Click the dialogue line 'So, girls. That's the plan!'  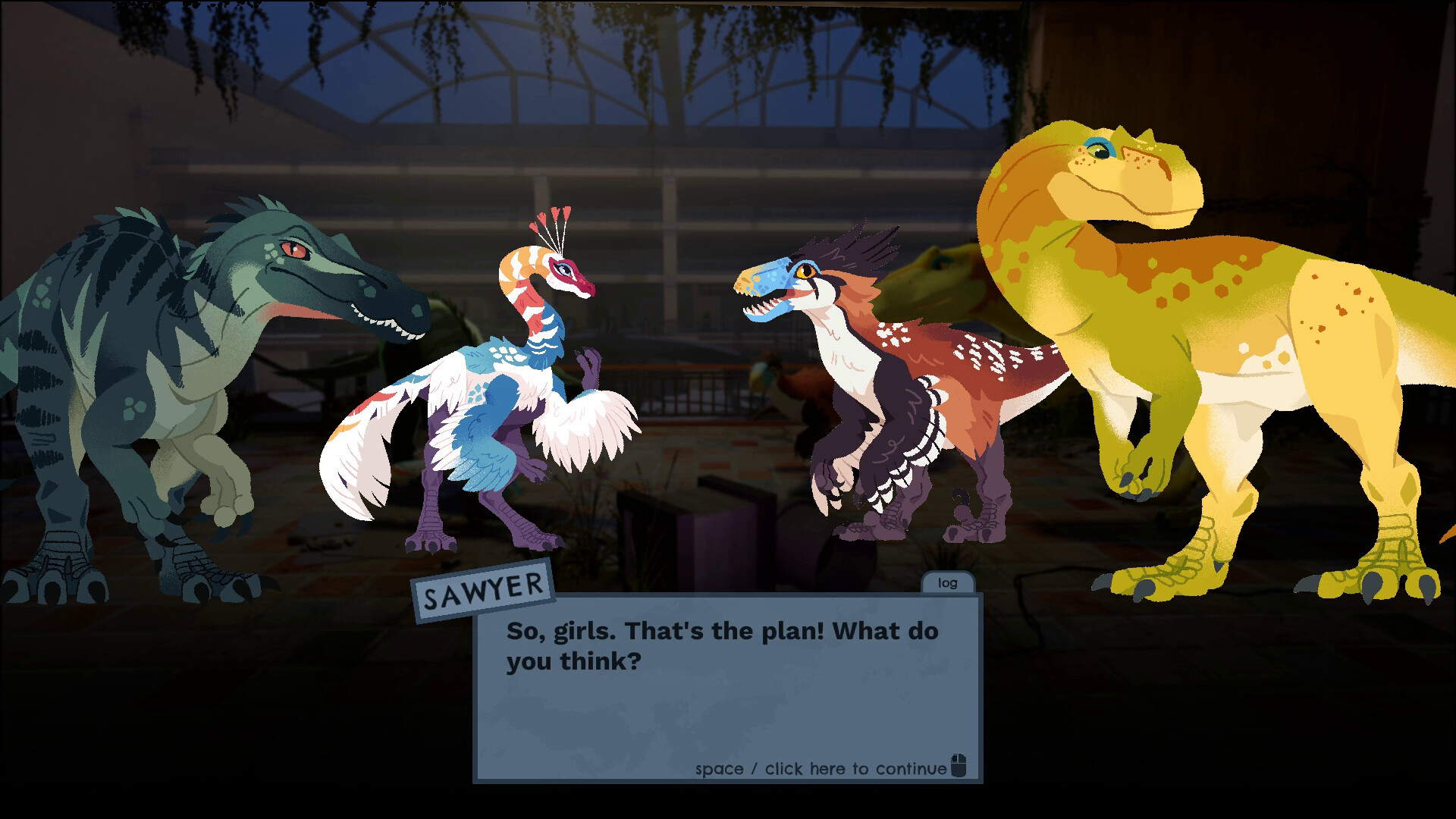point(720,631)
